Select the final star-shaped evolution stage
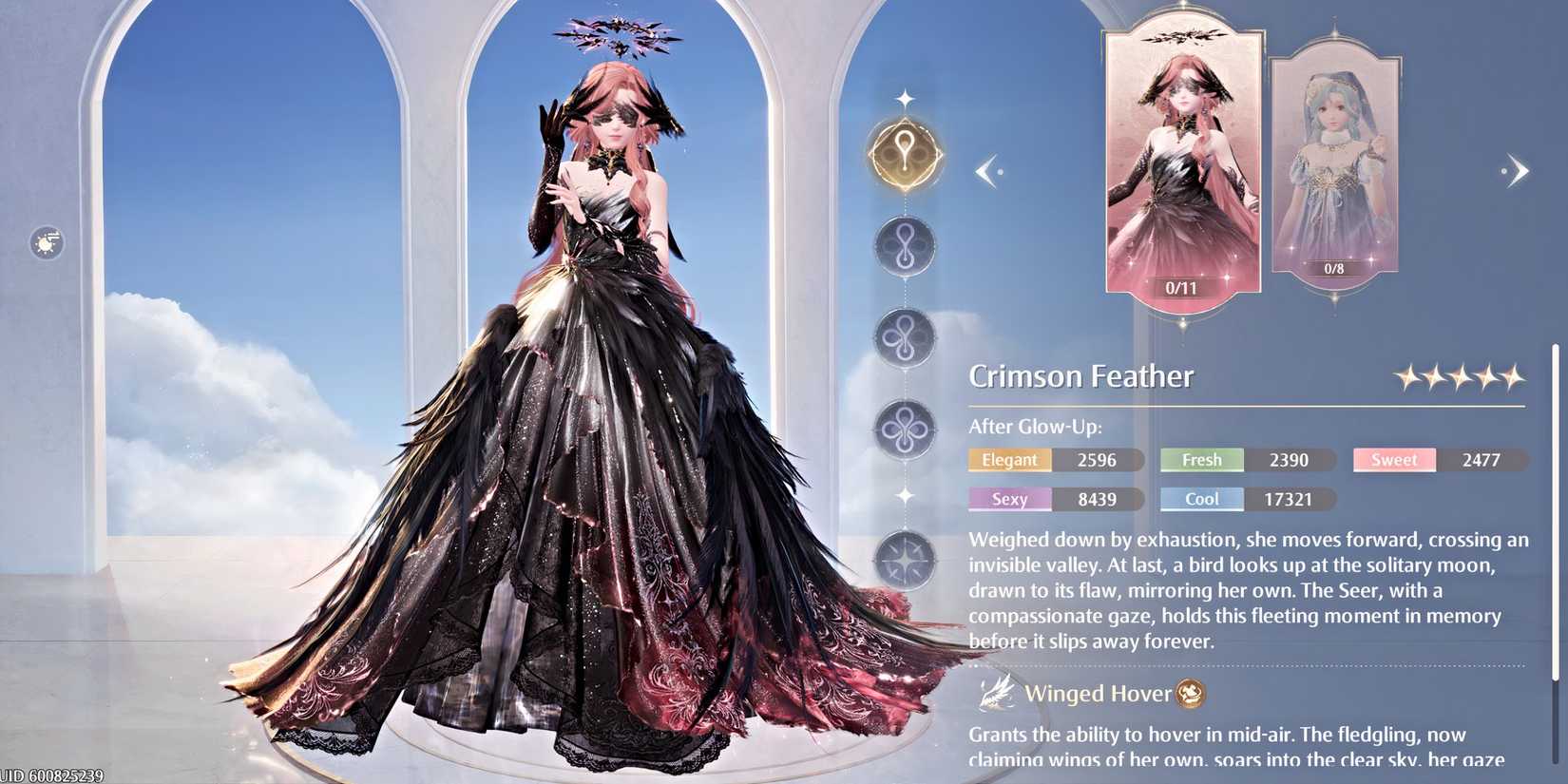The width and height of the screenshot is (1568, 784). [905, 562]
